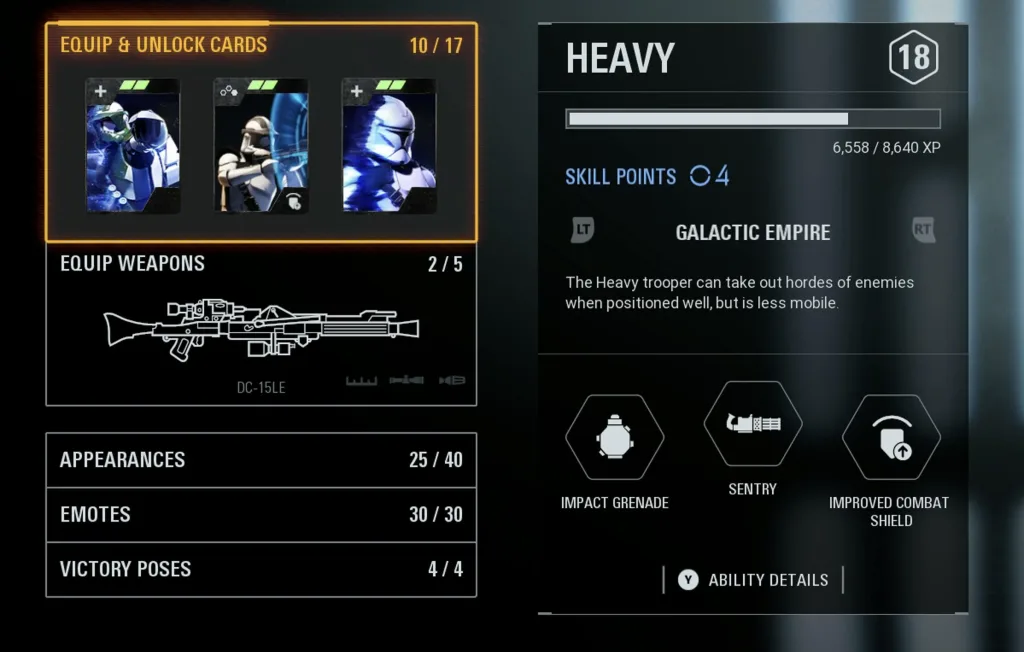Select the Victory Poses row
Viewport: 1024px width, 652px height.
click(261, 569)
